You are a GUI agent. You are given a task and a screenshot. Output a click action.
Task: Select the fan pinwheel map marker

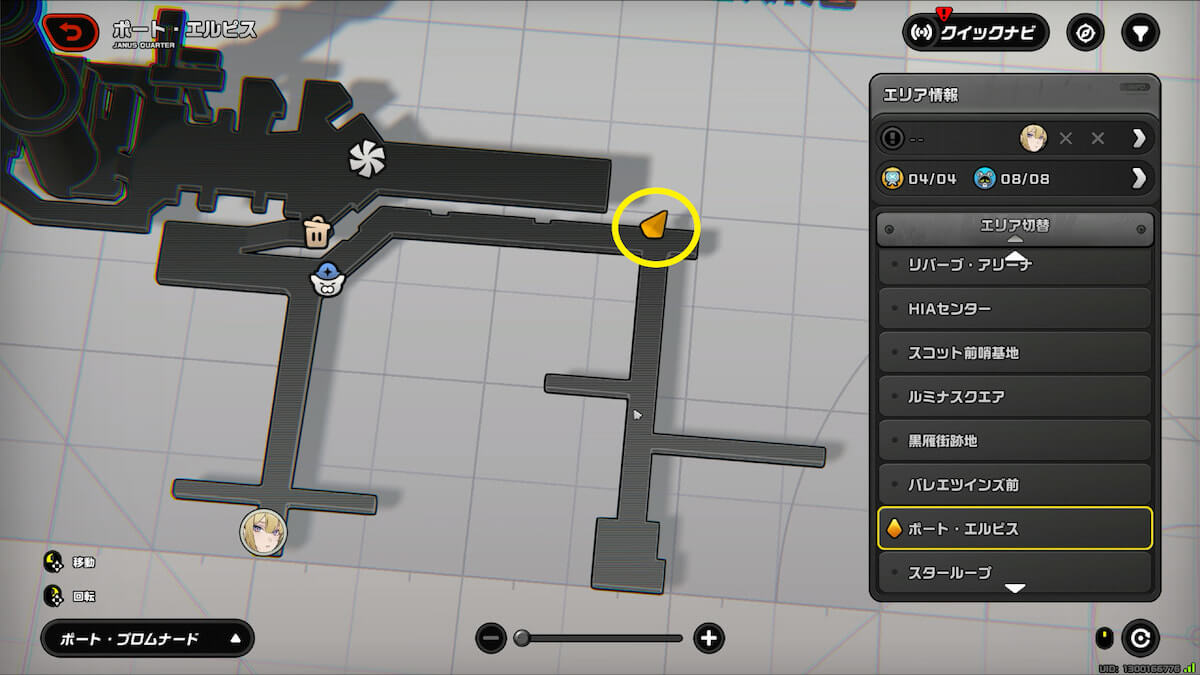click(366, 158)
